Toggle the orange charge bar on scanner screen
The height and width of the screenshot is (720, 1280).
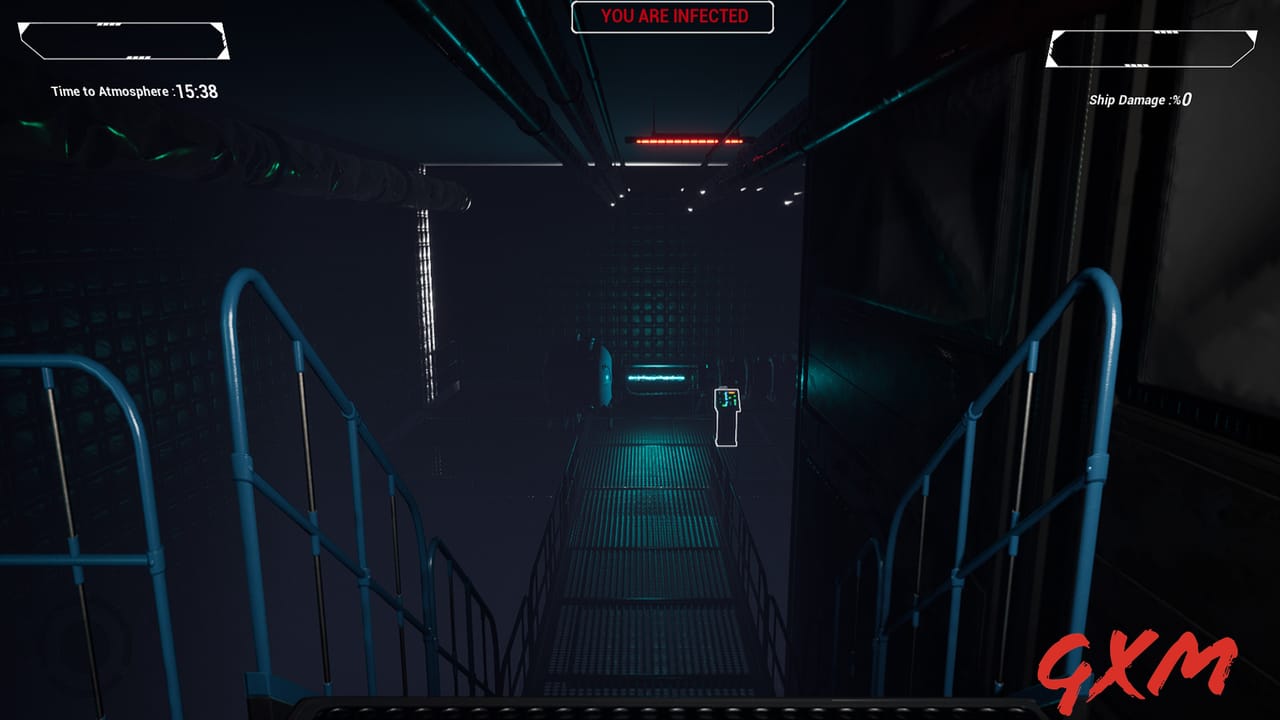(732, 392)
